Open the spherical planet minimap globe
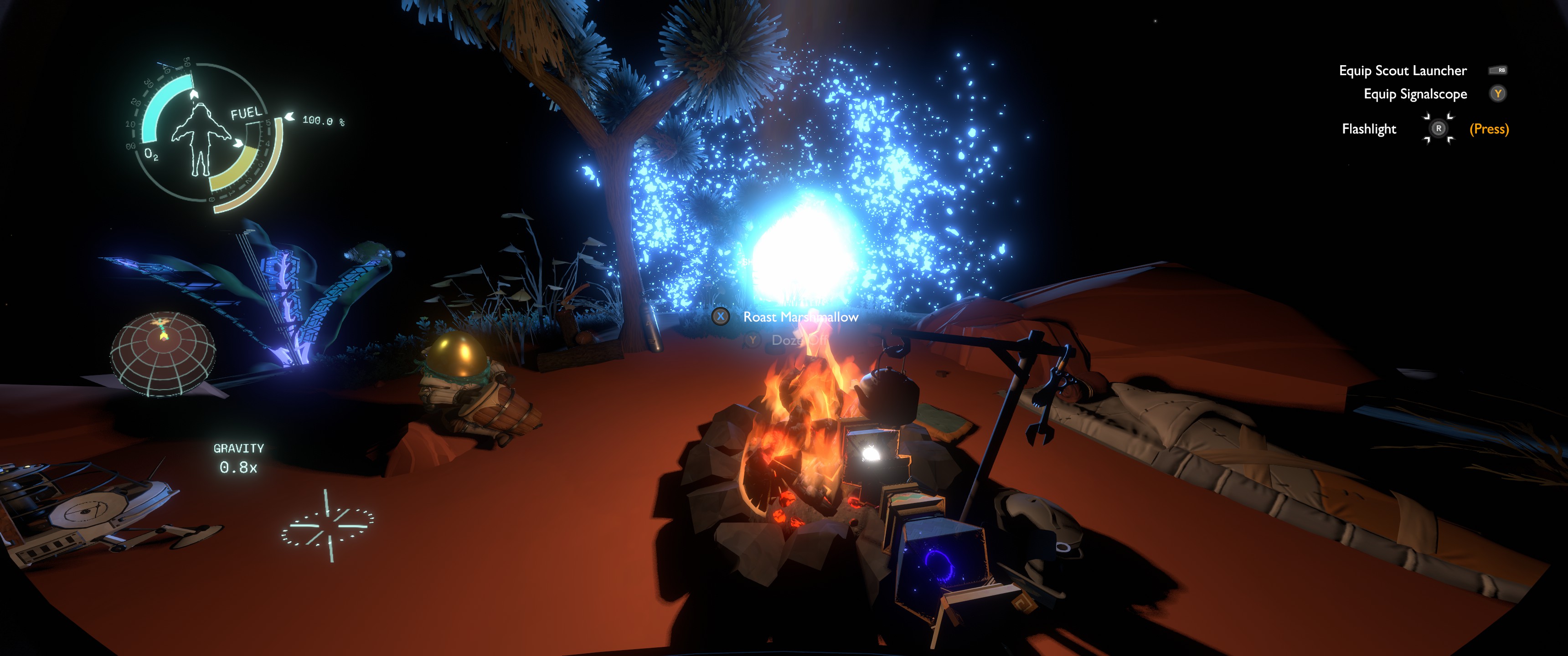Viewport: 1568px width, 656px height. [163, 354]
